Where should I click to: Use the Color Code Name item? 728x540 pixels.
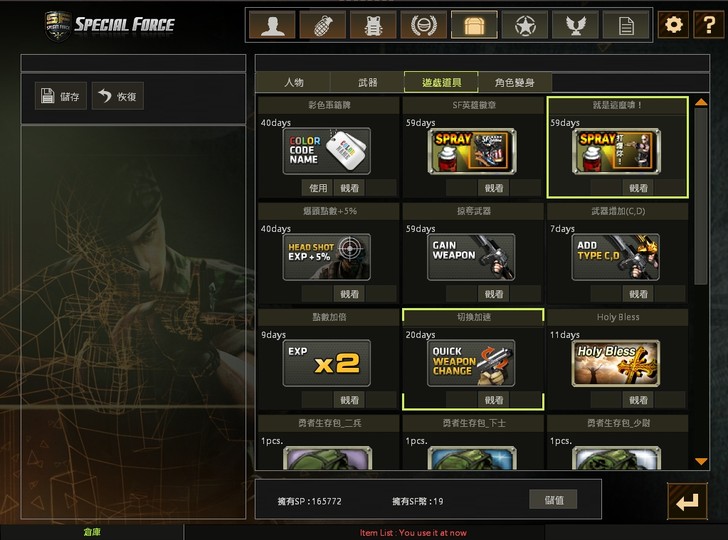[x=318, y=187]
